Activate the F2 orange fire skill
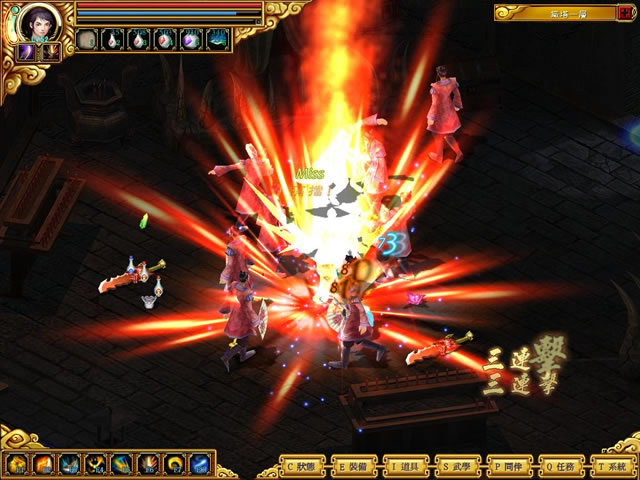Image resolution: width=640 pixels, height=480 pixels. pos(43,464)
